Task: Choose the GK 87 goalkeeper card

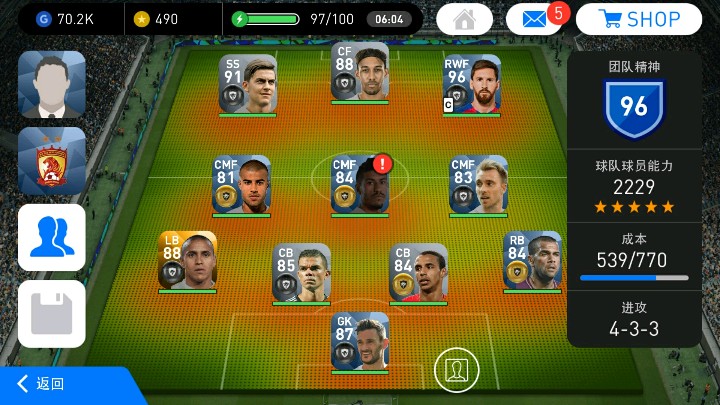Action: point(360,342)
